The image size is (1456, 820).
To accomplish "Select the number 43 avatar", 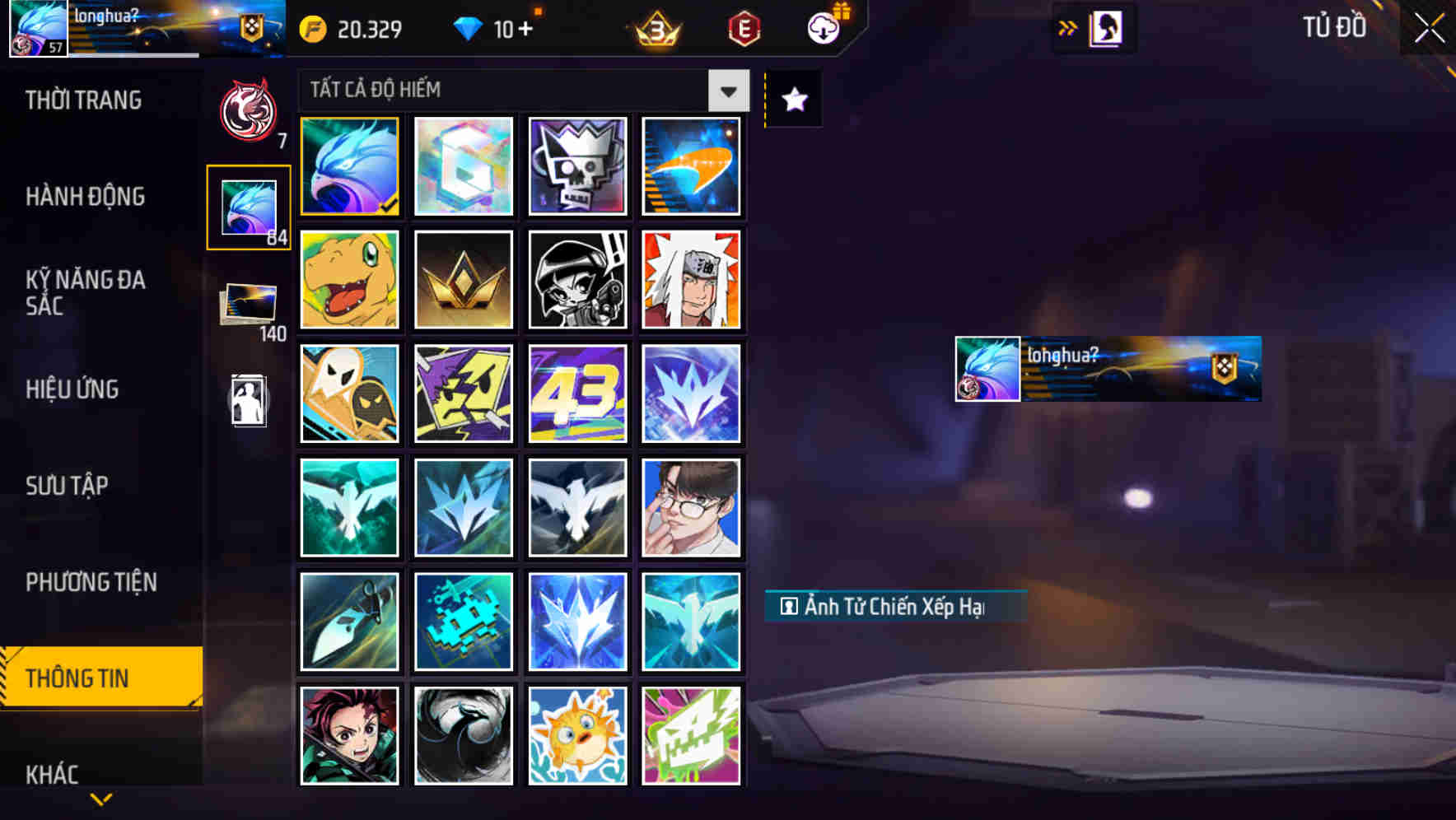I will [x=577, y=394].
